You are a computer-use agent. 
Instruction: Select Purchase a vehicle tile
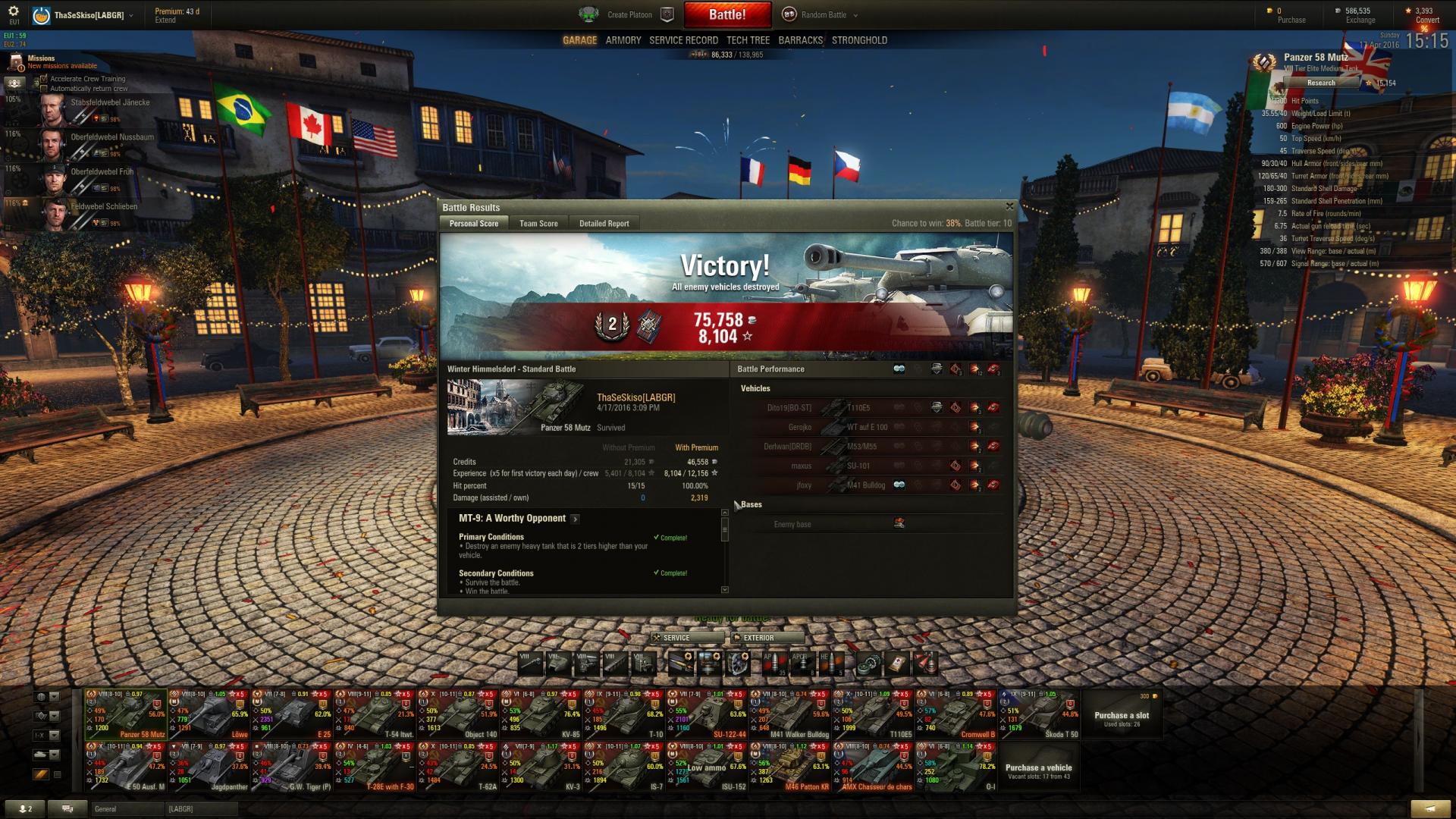1038,769
